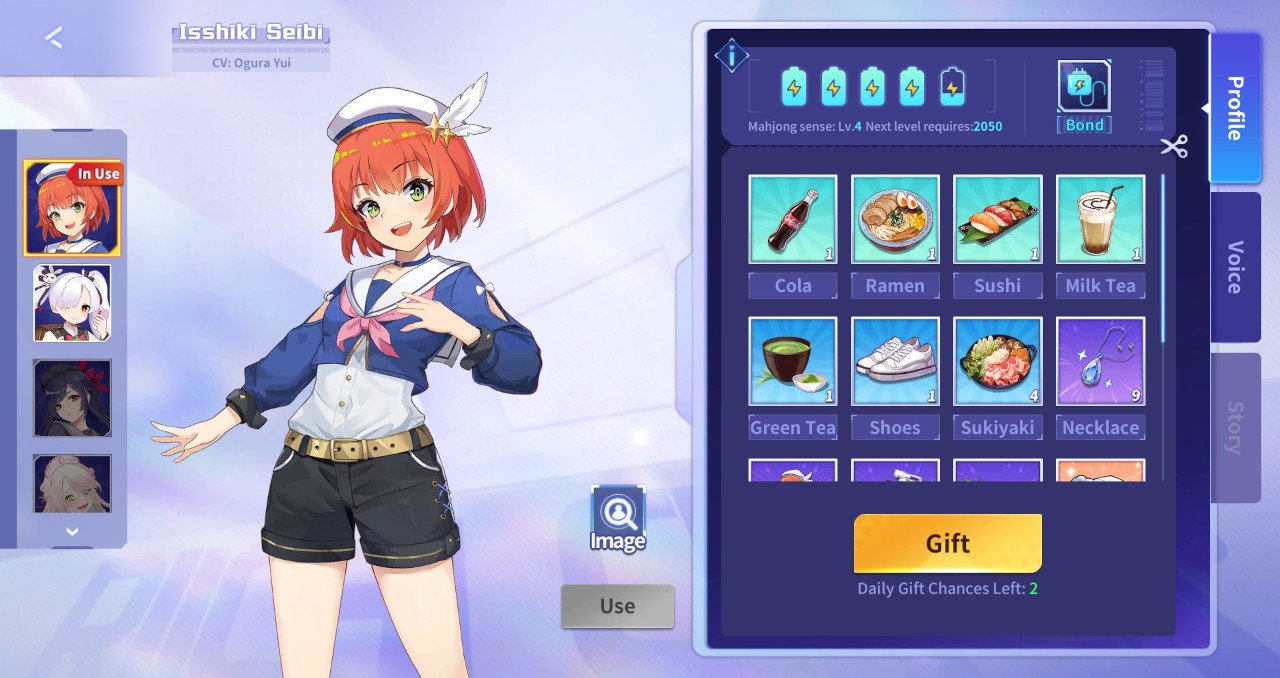Open the Story tab

pos(1235,427)
